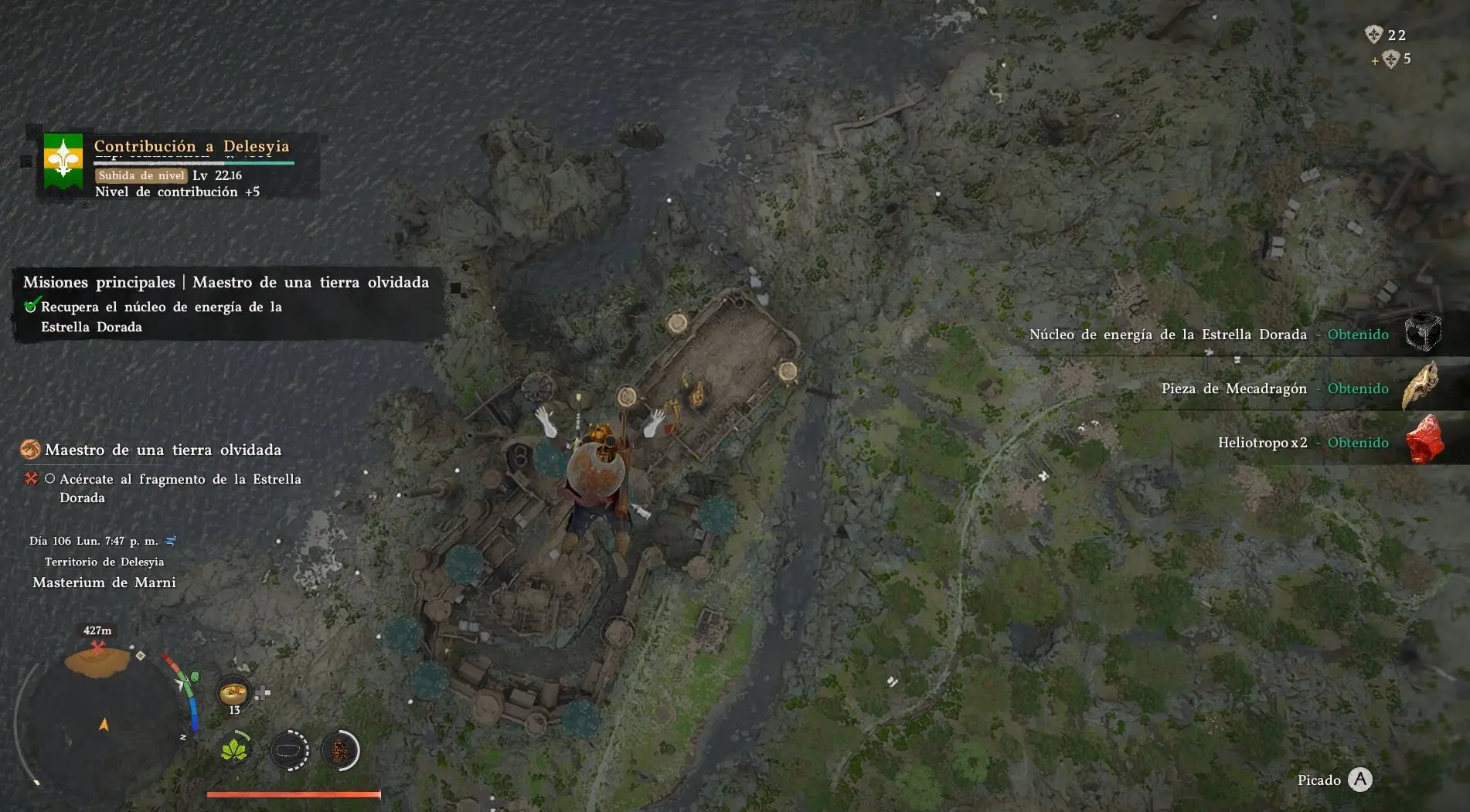Use the food bowl quick slot

233,691
